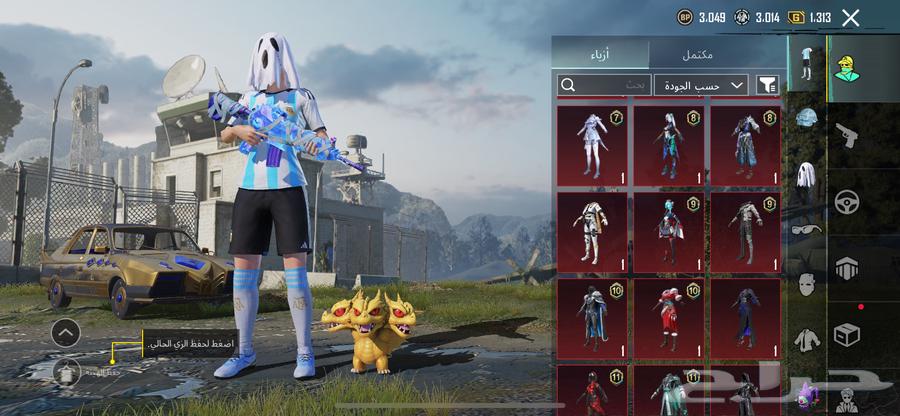Select the yellow-haired character category icon

pyautogui.click(x=848, y=69)
